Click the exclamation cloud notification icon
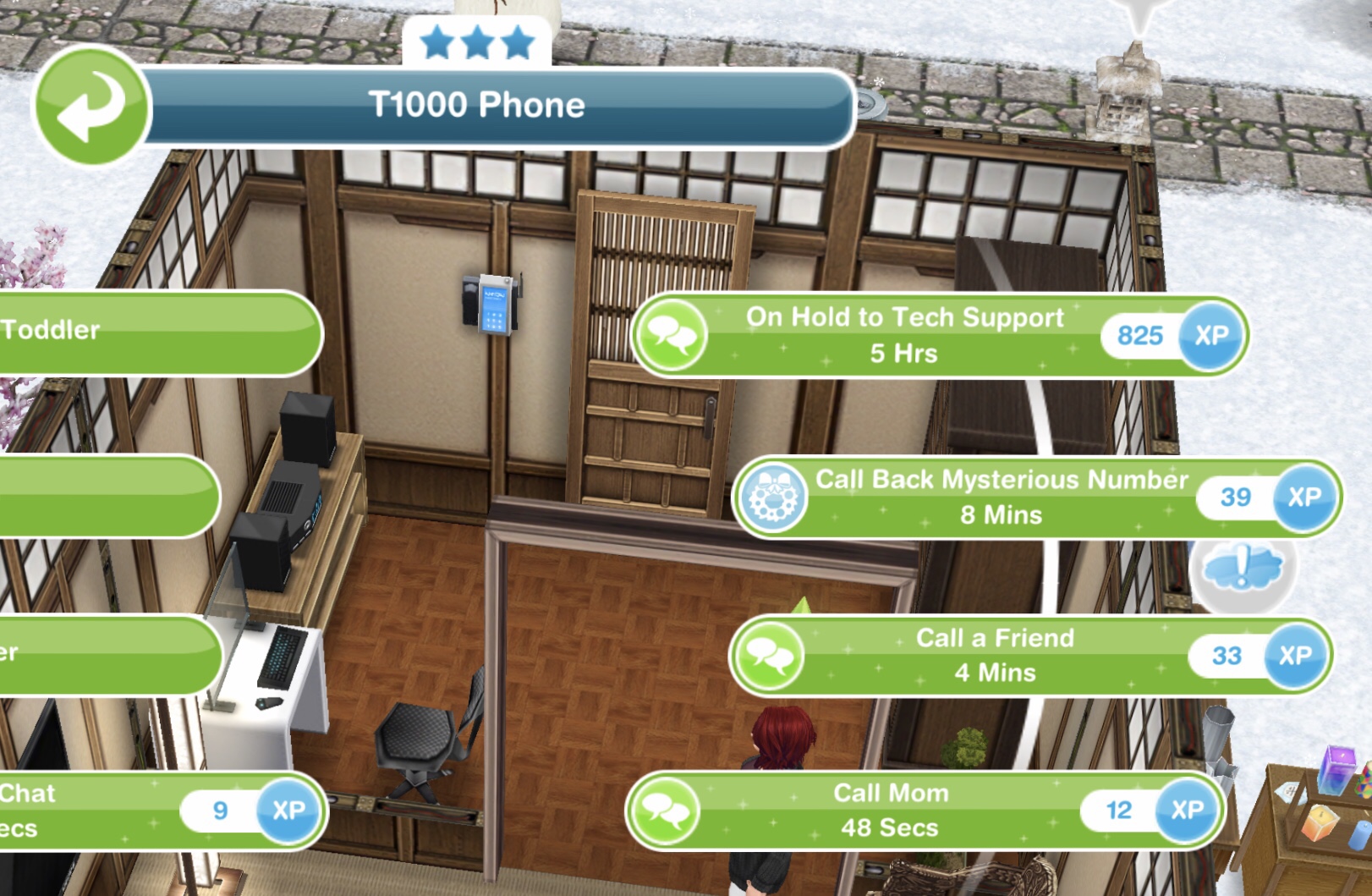This screenshot has height=896, width=1372. (1242, 567)
